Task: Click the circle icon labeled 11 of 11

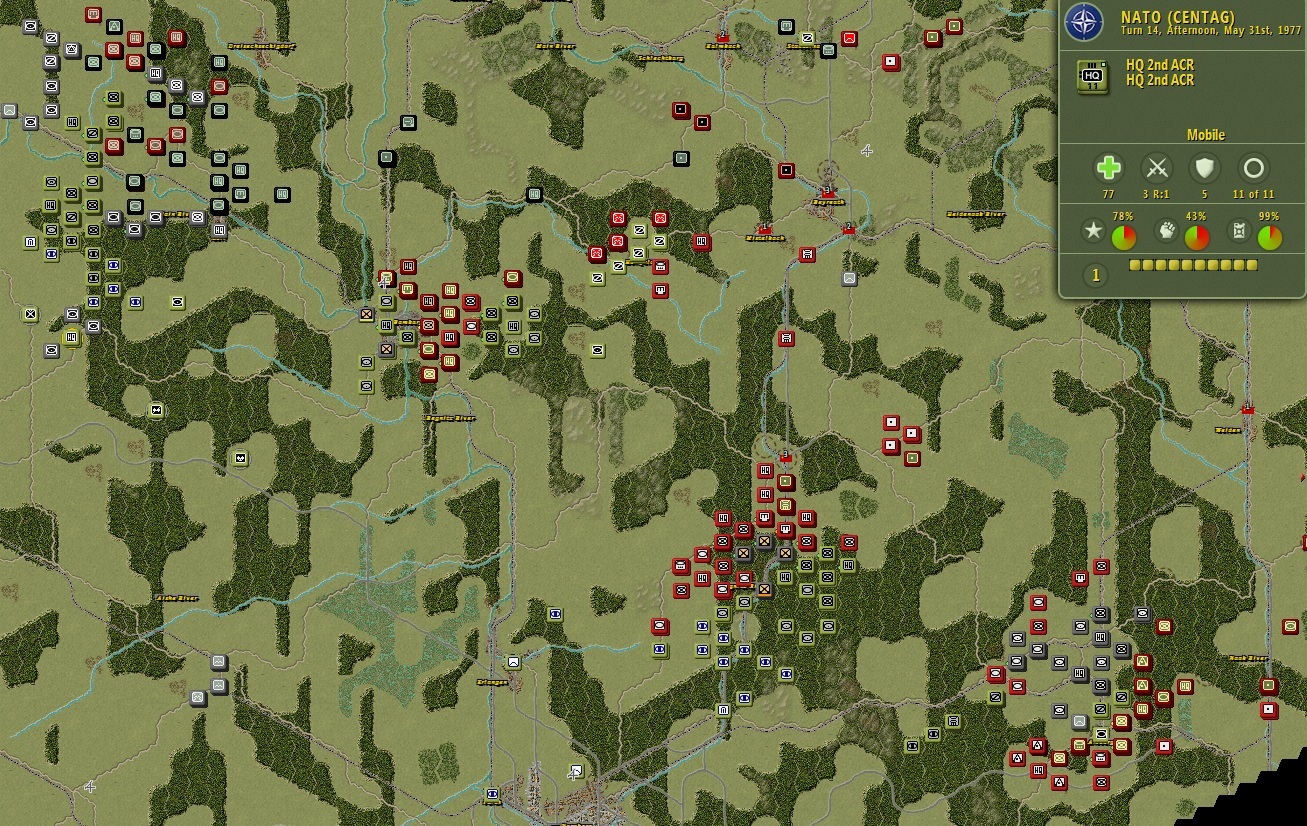Action: 1252,167
